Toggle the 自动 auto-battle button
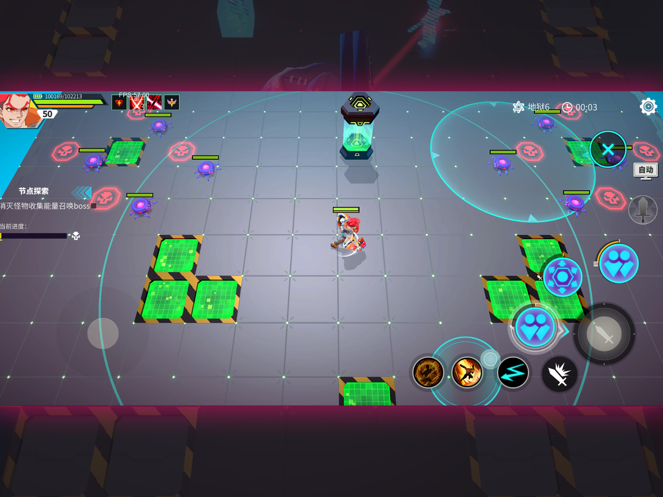Image resolution: width=663 pixels, height=497 pixels. pos(646,170)
